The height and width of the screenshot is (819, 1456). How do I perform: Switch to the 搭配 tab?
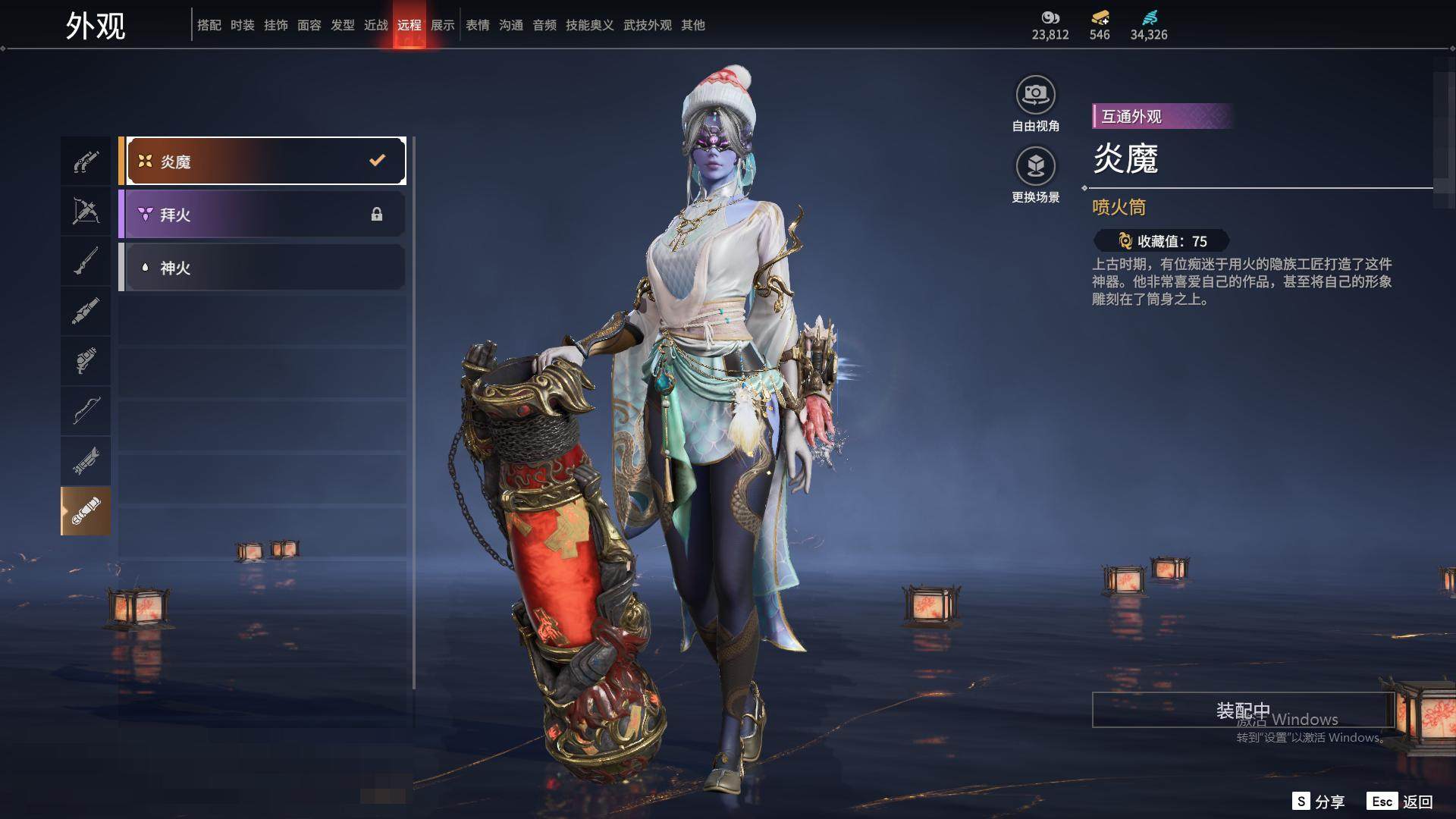click(x=209, y=25)
